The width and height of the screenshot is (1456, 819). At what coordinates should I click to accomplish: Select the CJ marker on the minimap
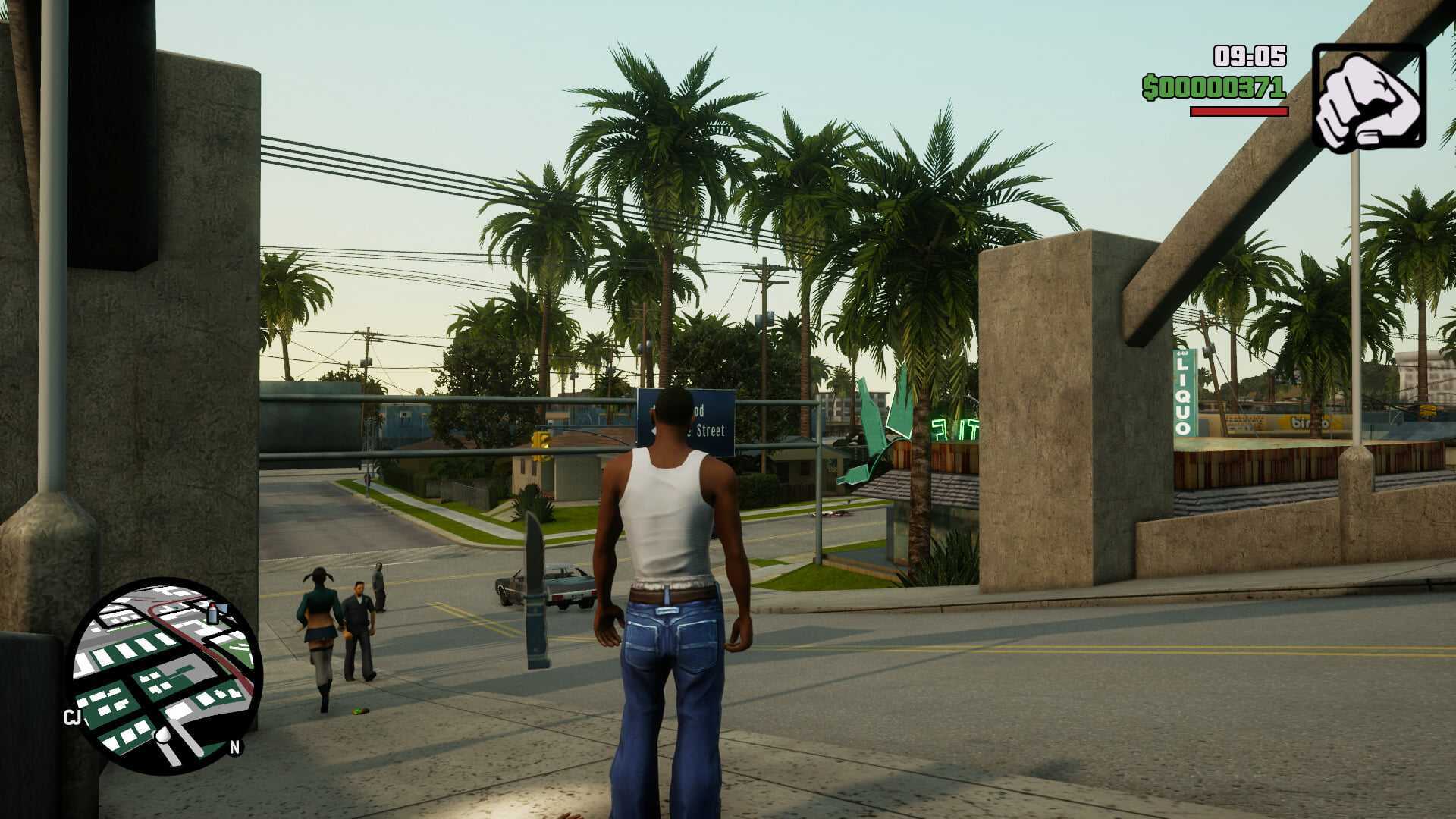tap(73, 717)
